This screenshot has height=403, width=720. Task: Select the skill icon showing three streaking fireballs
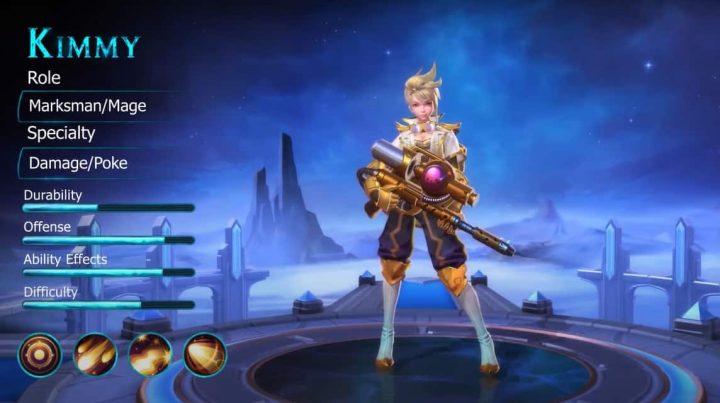tap(95, 354)
